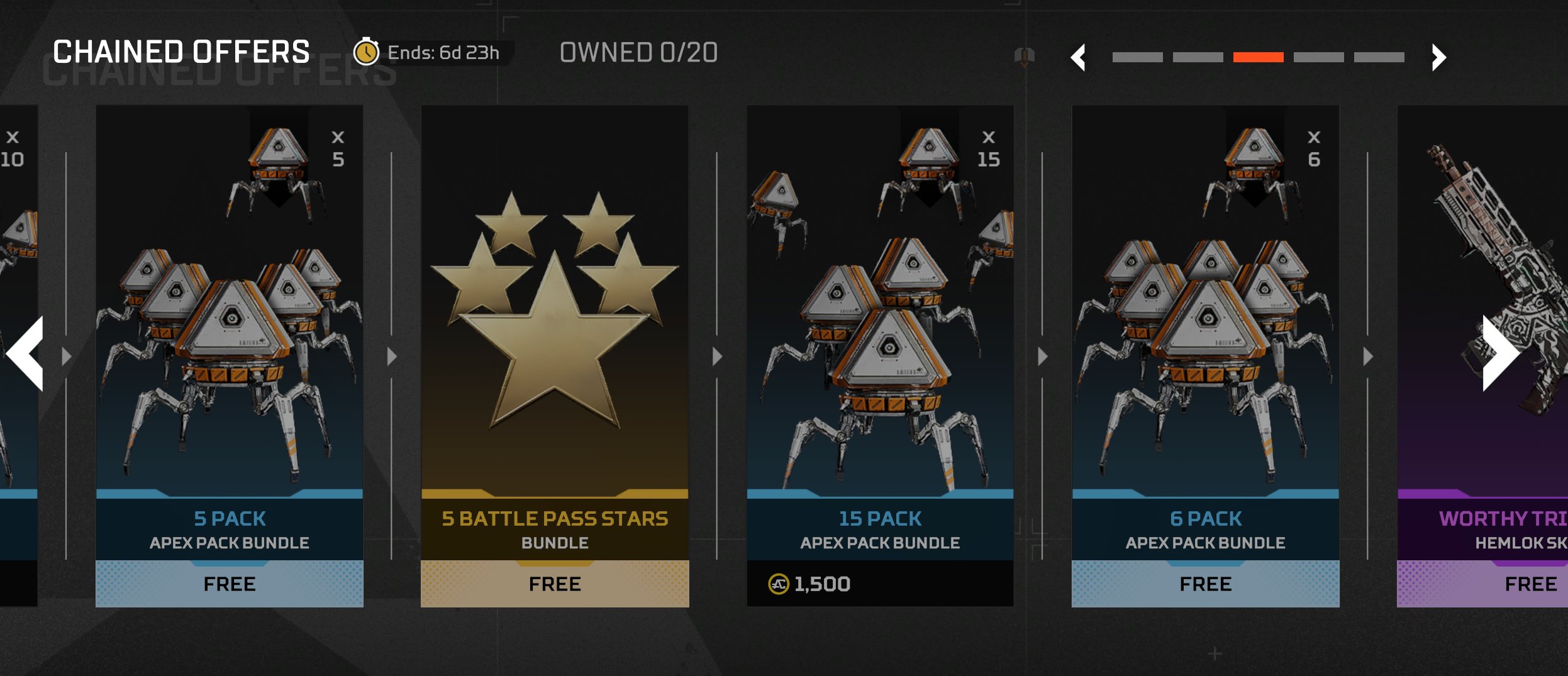Image resolution: width=1568 pixels, height=676 pixels.
Task: Jump to the first page indicator bar
Action: click(x=1137, y=57)
